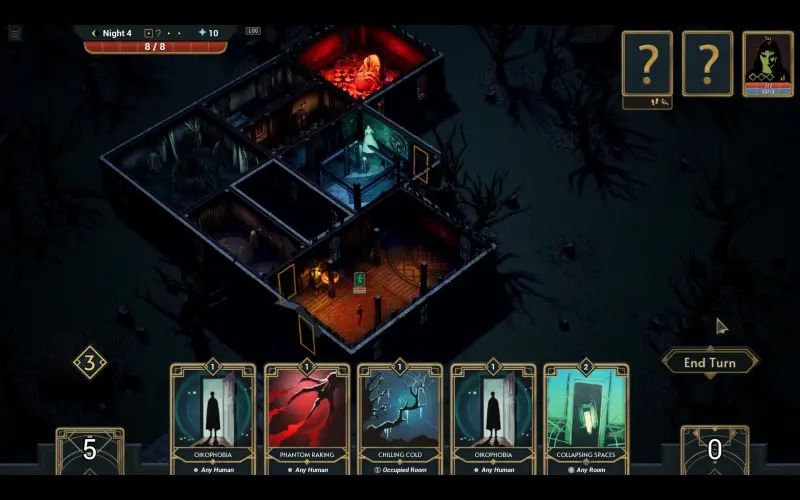Click the arrow beside Night 4

(x=94, y=33)
